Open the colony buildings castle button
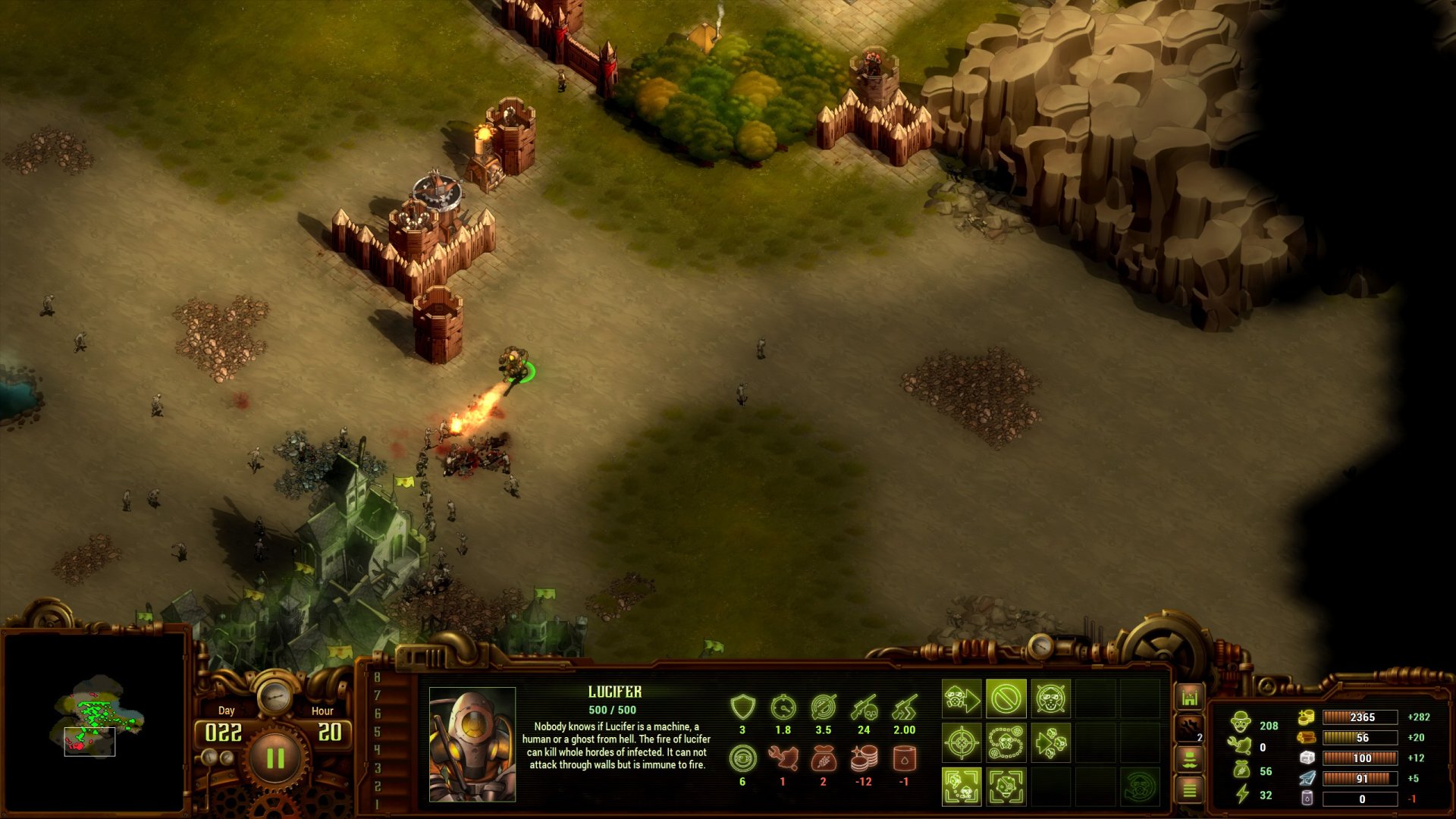The width and height of the screenshot is (1456, 819). click(x=1189, y=698)
